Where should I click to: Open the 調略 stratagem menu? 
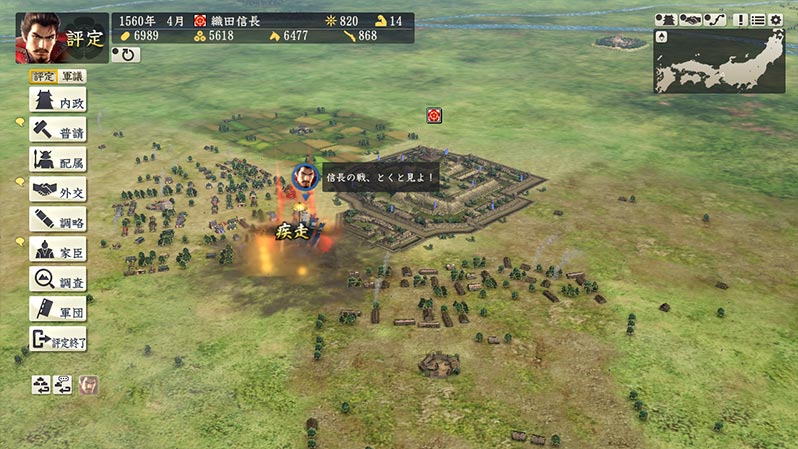pyautogui.click(x=57, y=220)
